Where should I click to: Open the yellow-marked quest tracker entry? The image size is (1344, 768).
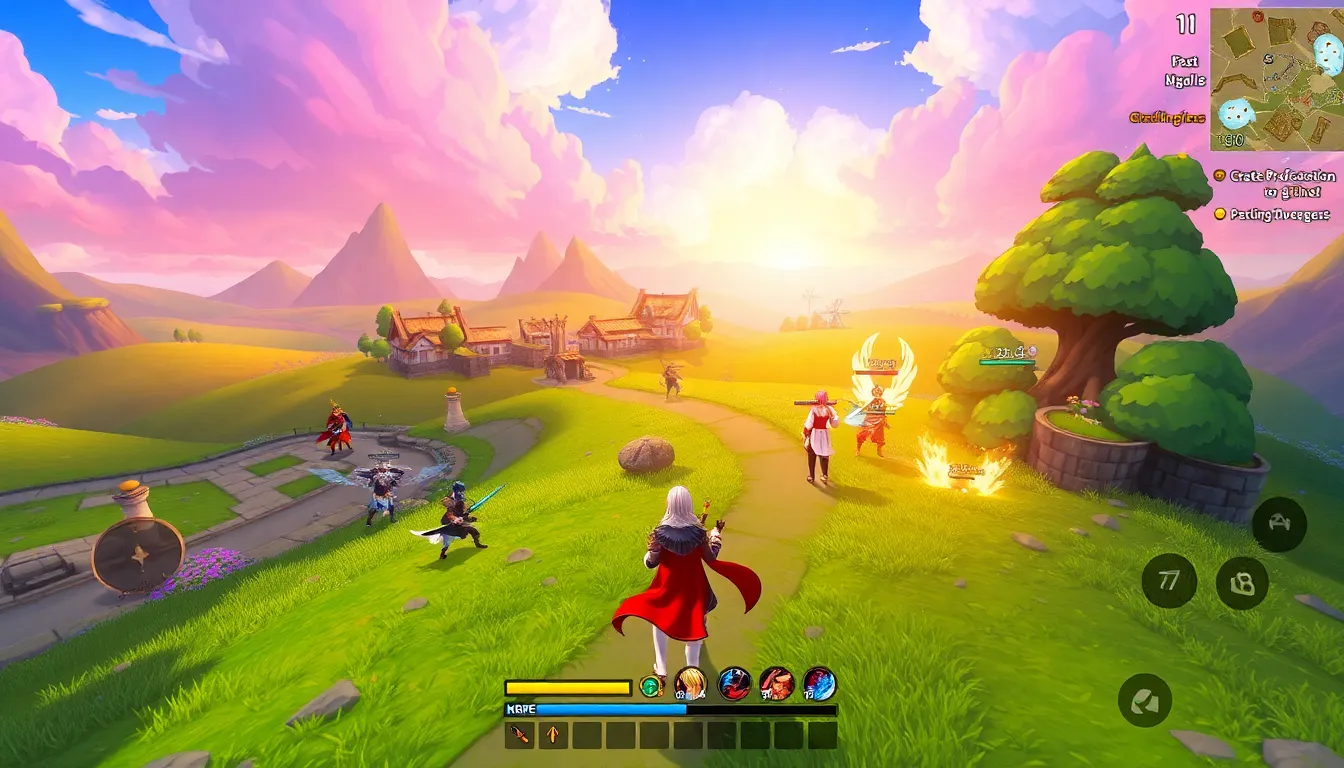tap(1272, 214)
